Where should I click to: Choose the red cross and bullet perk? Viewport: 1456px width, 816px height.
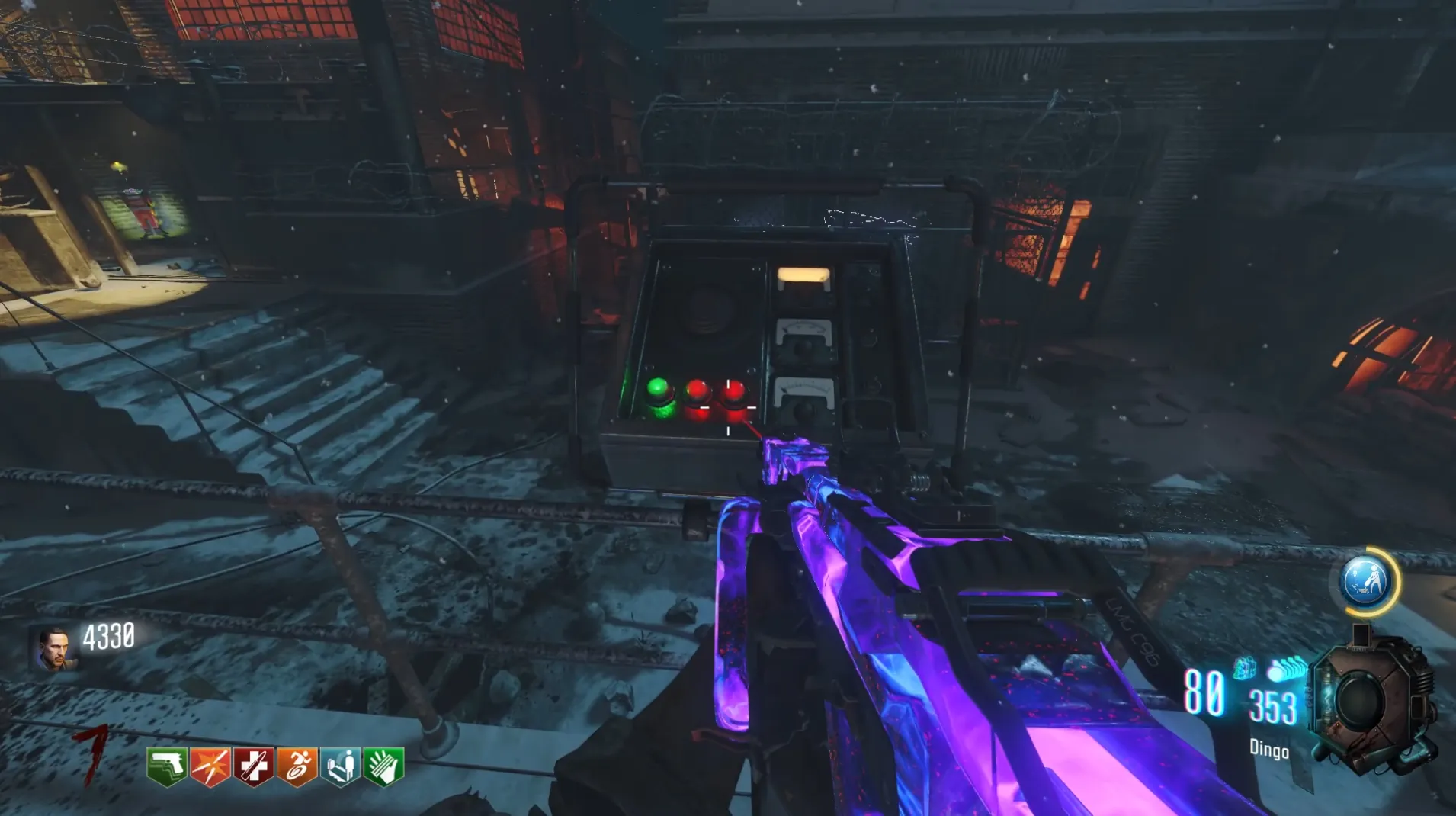click(x=253, y=766)
